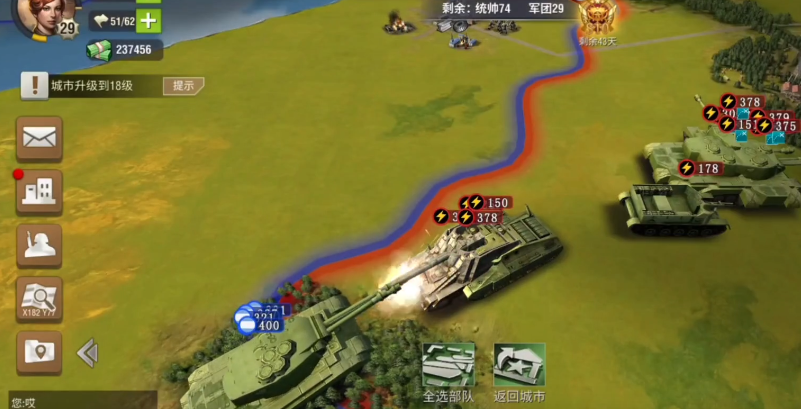Open the map location marker icon
801x409 pixels.
click(39, 352)
